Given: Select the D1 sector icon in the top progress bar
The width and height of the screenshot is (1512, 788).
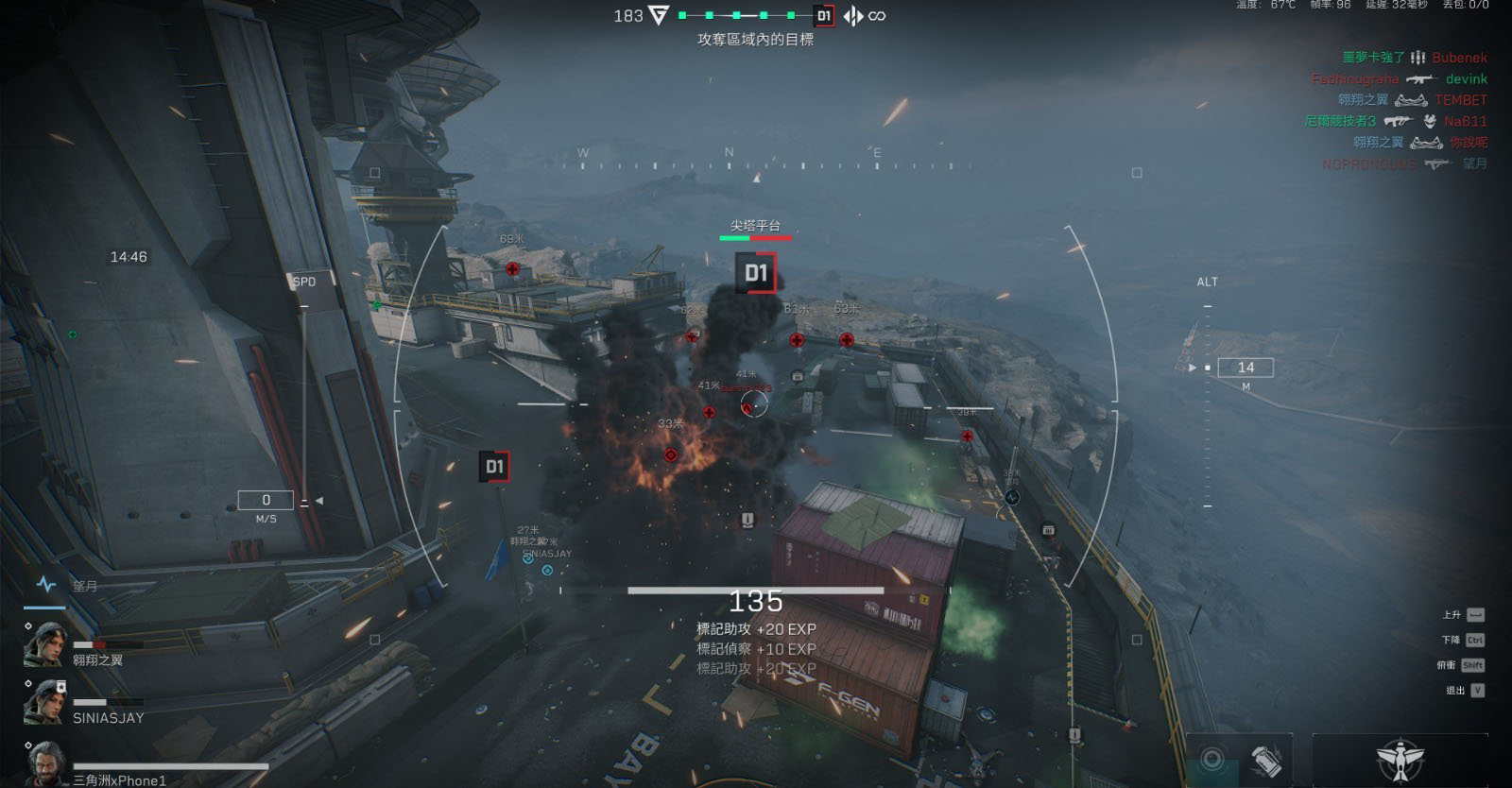Looking at the screenshot, I should pos(824,16).
